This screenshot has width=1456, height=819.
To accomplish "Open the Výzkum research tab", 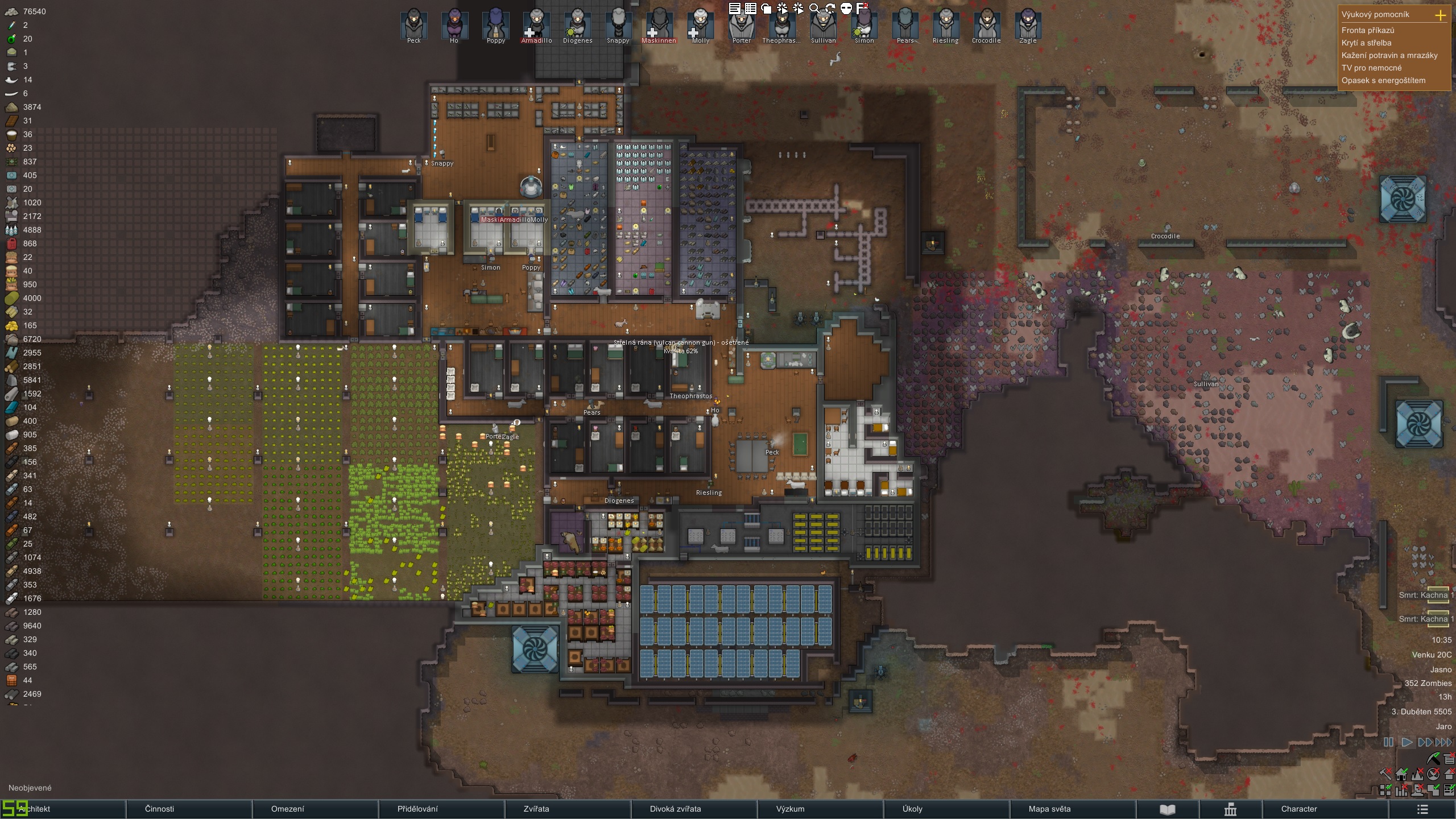I will point(790,809).
